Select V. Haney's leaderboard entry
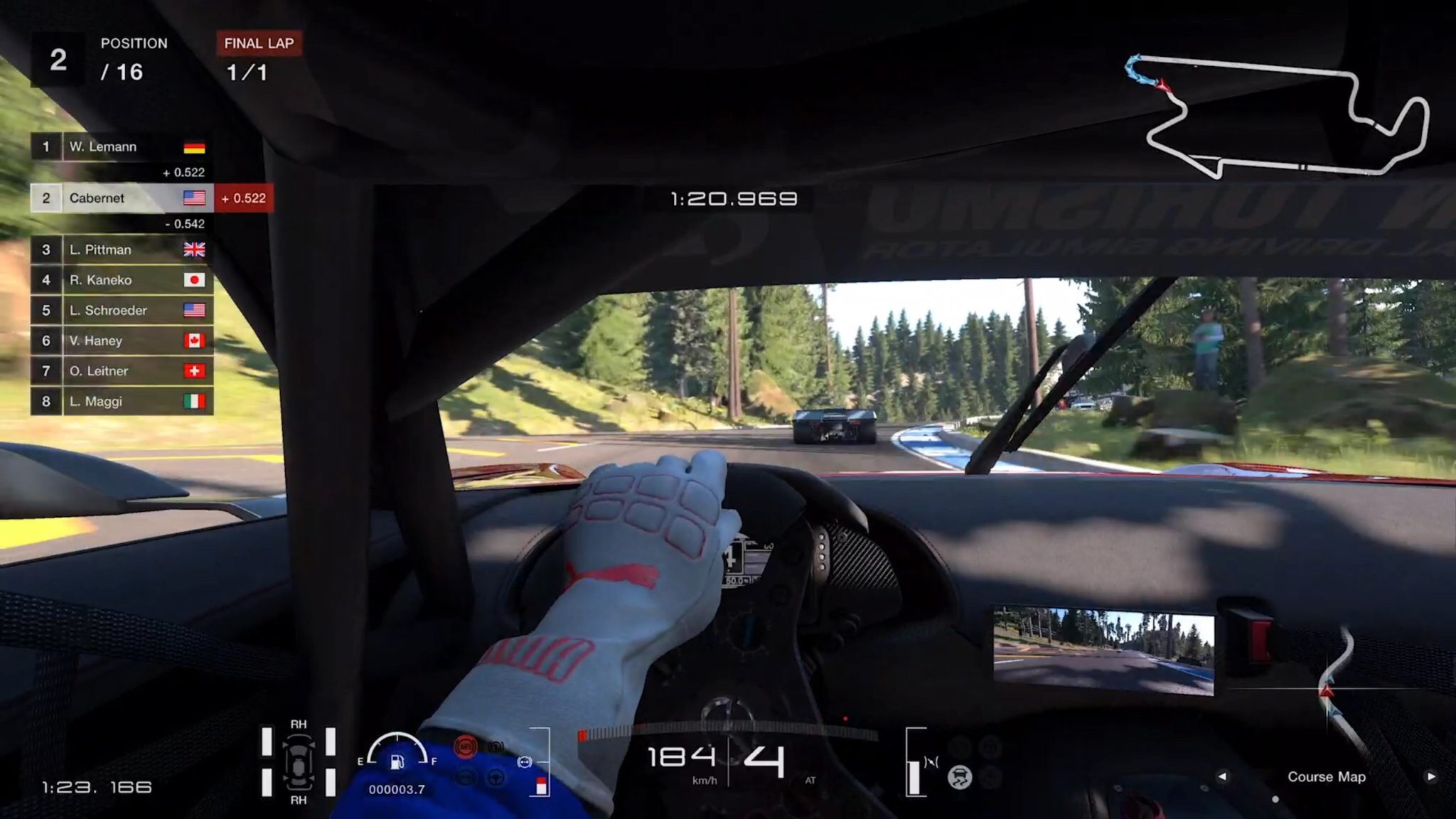The image size is (1456, 819). tap(121, 341)
